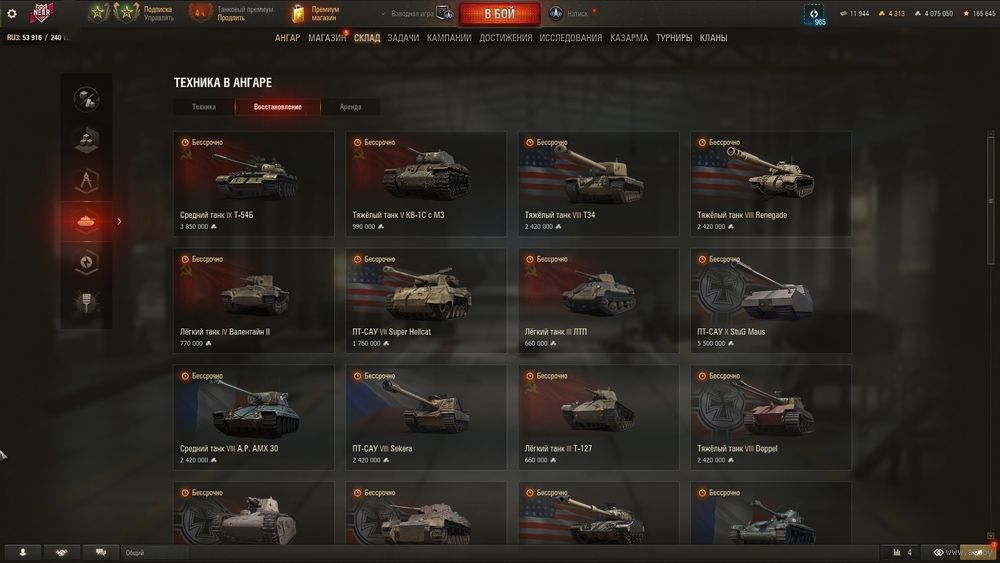The width and height of the screenshot is (1000, 563).
Task: Open the КАМПАНИИ menu
Action: 449,38
